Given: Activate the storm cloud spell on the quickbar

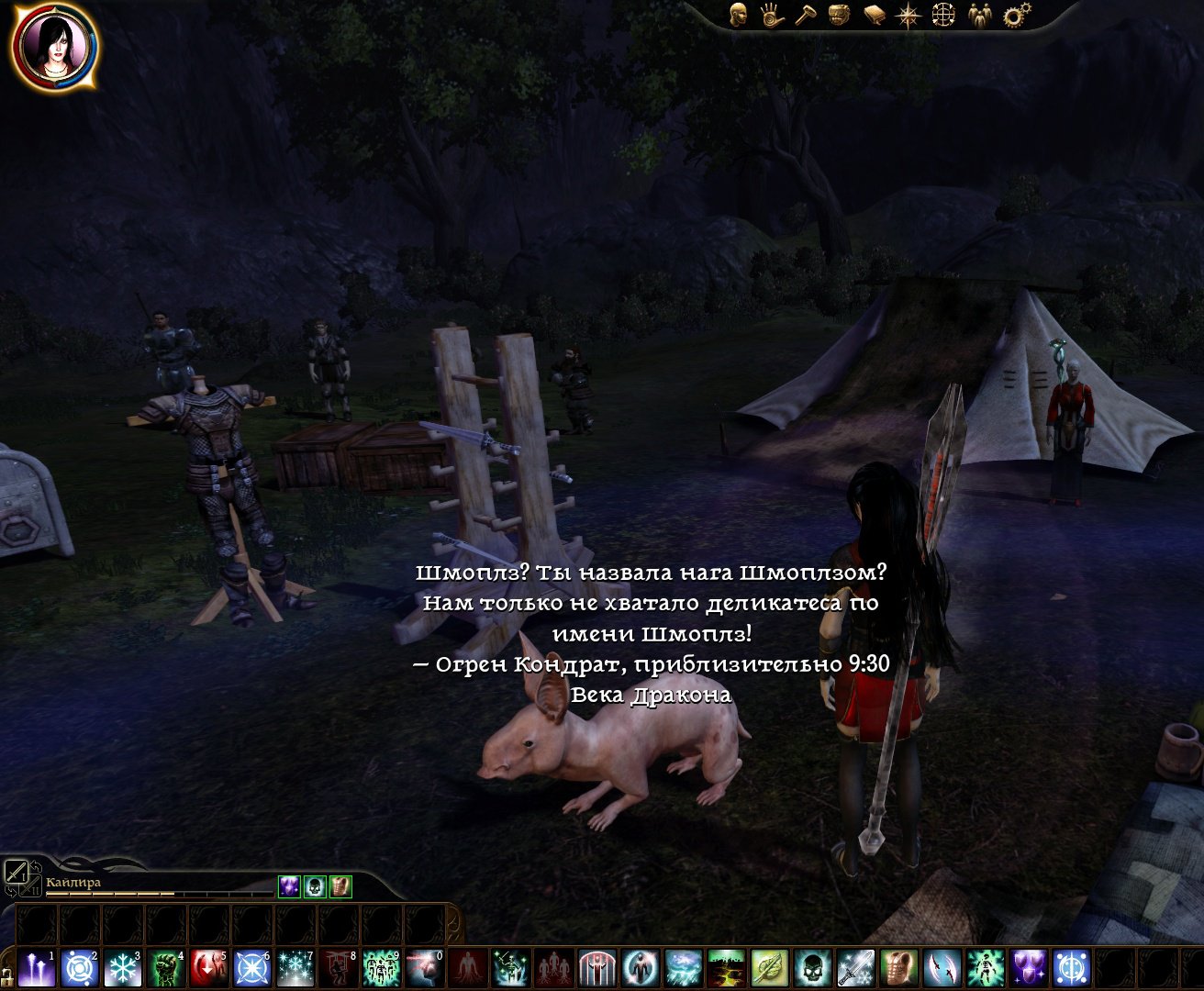Looking at the screenshot, I should pos(683,967).
